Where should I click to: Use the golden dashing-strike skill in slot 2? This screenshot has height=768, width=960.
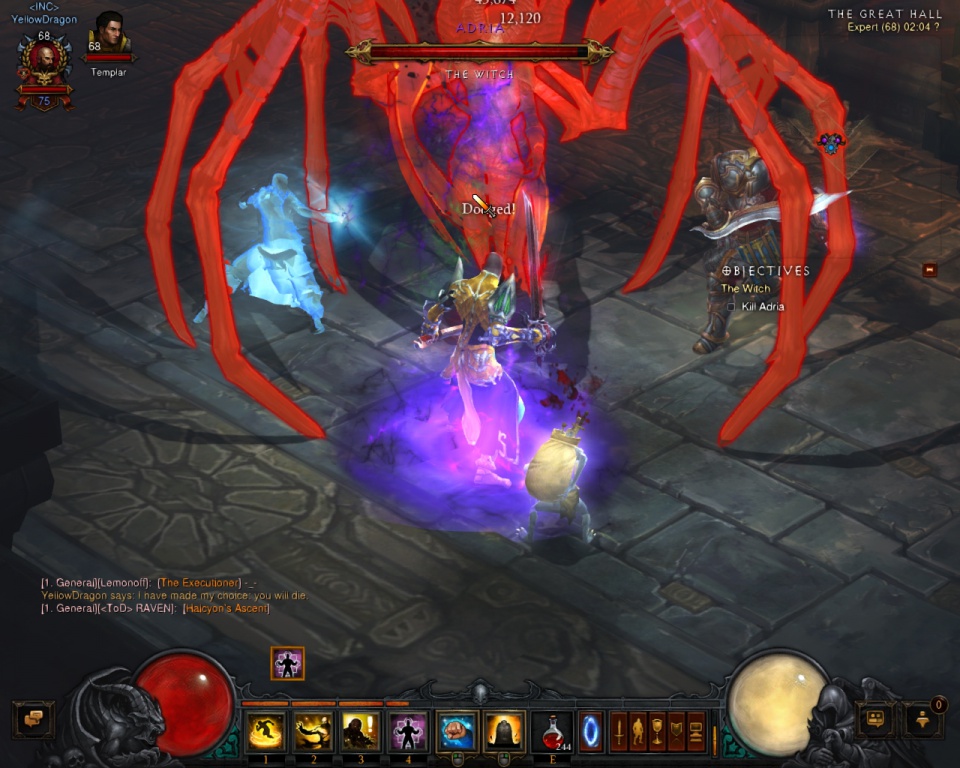pyautogui.click(x=314, y=731)
